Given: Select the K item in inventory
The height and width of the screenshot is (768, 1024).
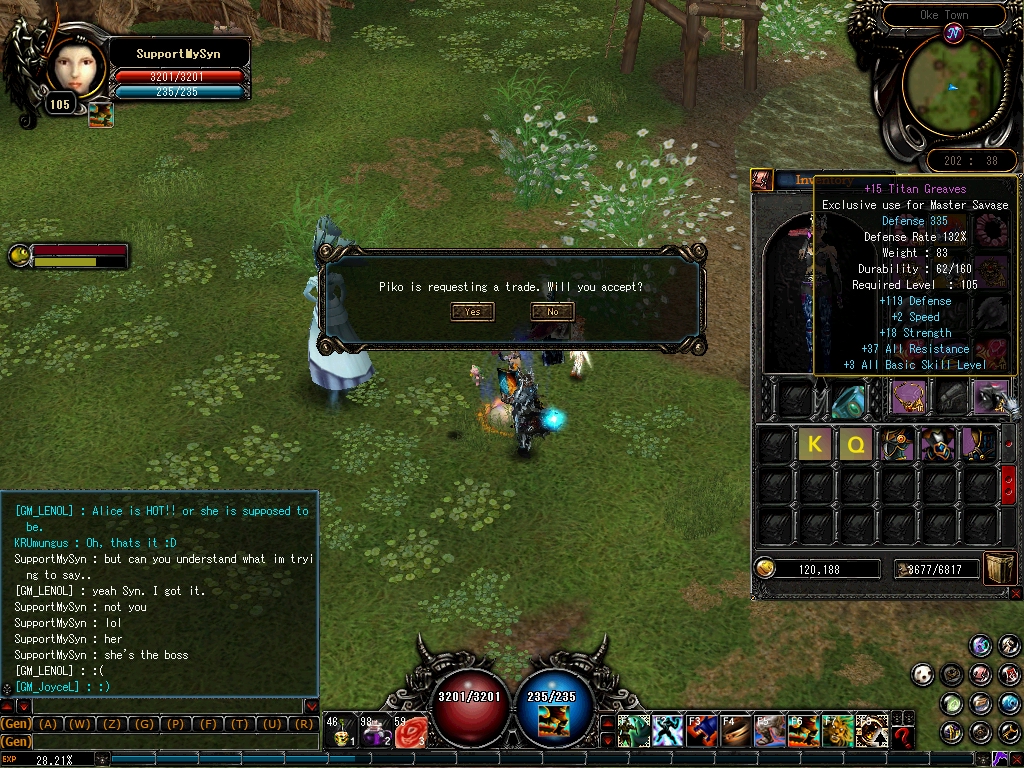Looking at the screenshot, I should click(x=815, y=444).
